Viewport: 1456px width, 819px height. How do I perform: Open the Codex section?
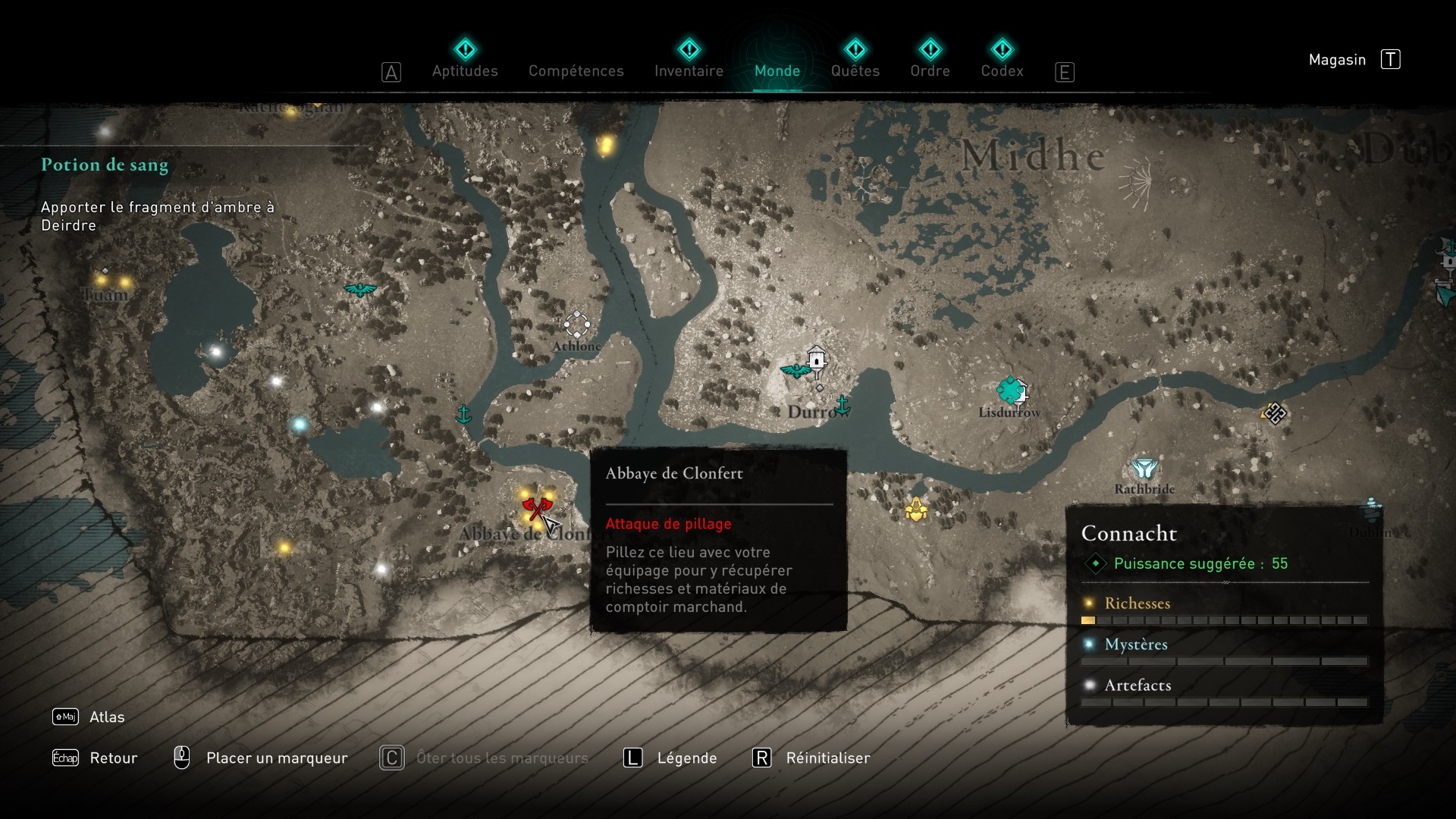1003,71
